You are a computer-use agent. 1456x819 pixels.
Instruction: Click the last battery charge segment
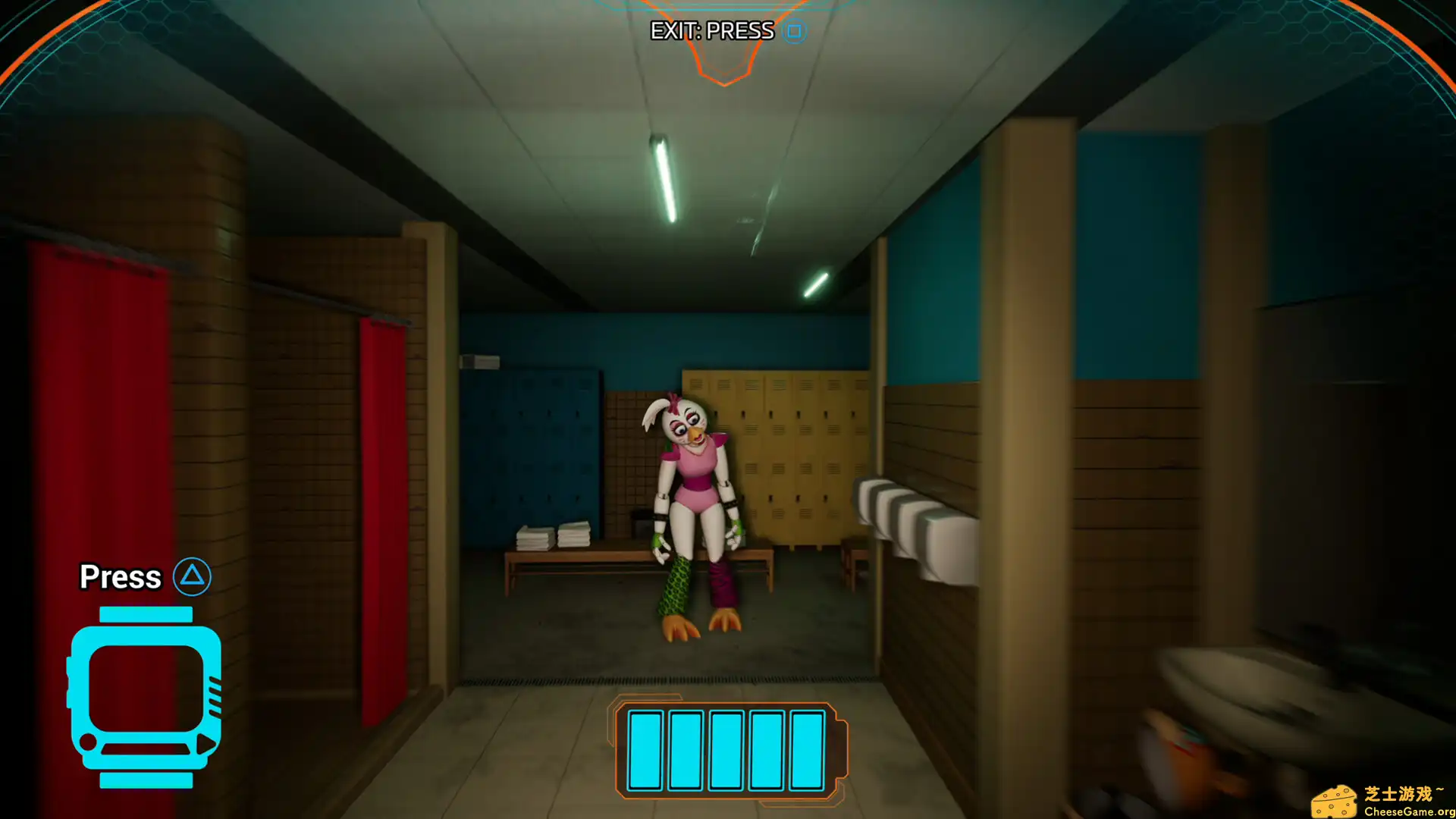(806, 749)
